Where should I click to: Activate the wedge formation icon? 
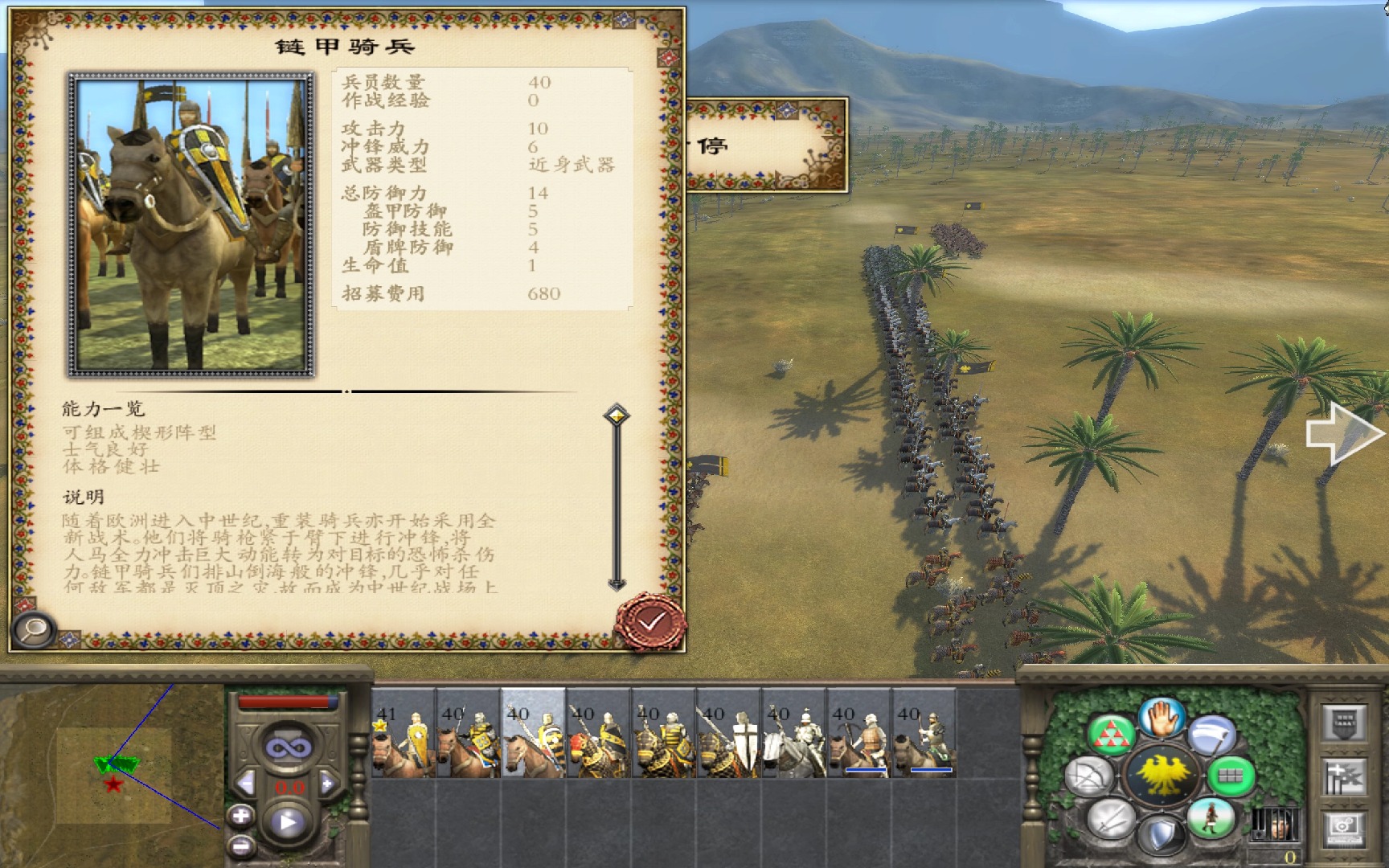(x=1112, y=735)
